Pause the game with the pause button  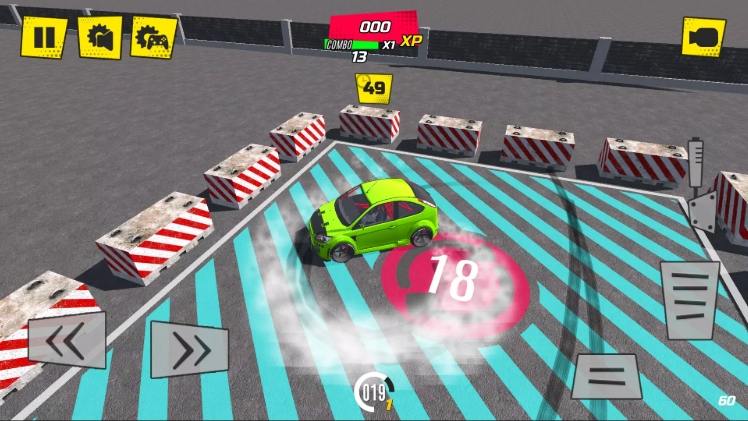[44, 37]
